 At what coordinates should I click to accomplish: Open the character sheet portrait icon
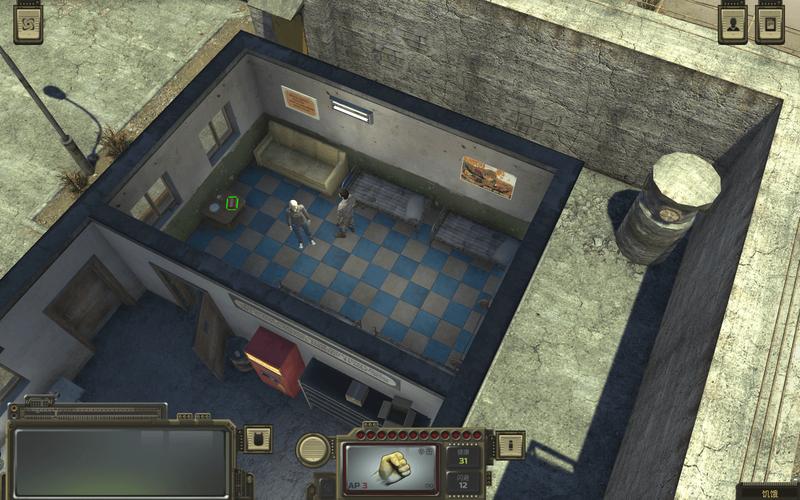(x=733, y=25)
